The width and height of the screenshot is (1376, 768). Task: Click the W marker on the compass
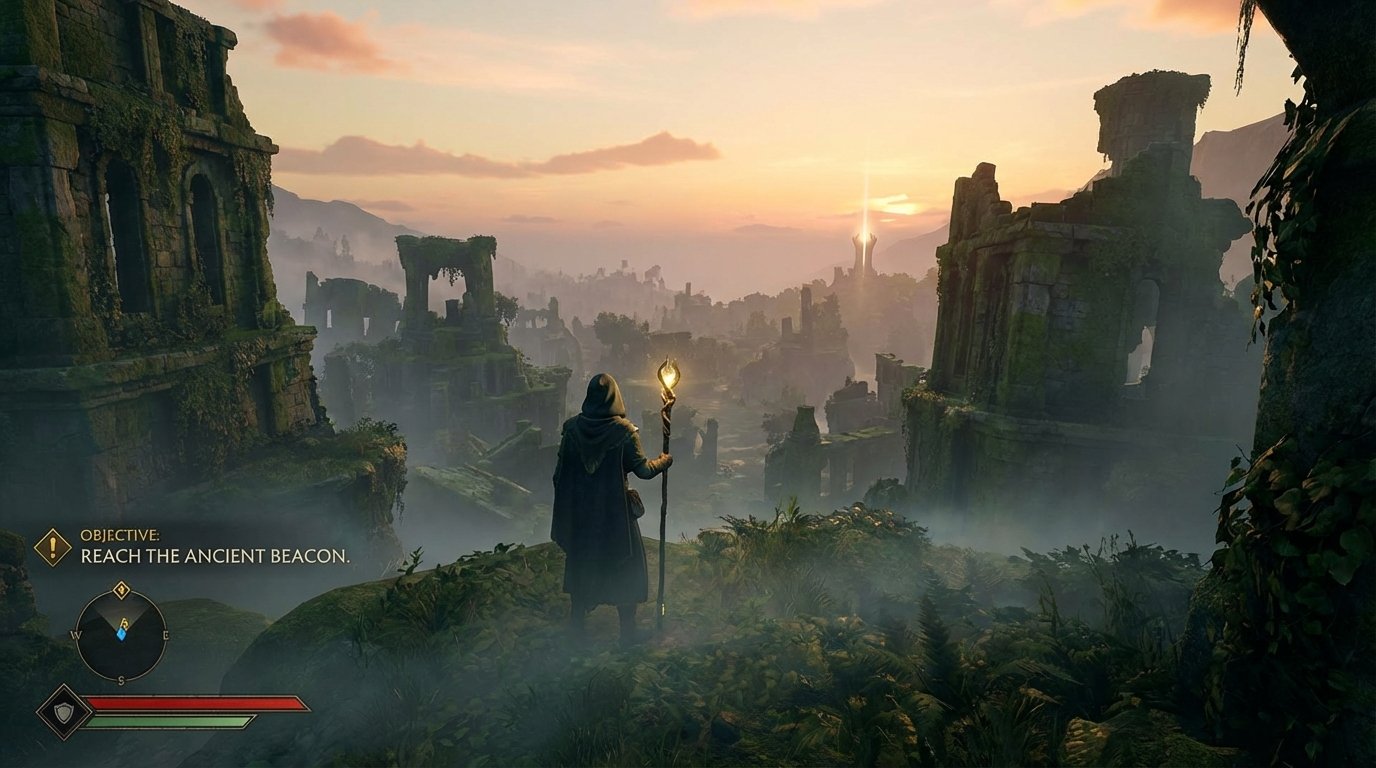[76, 635]
